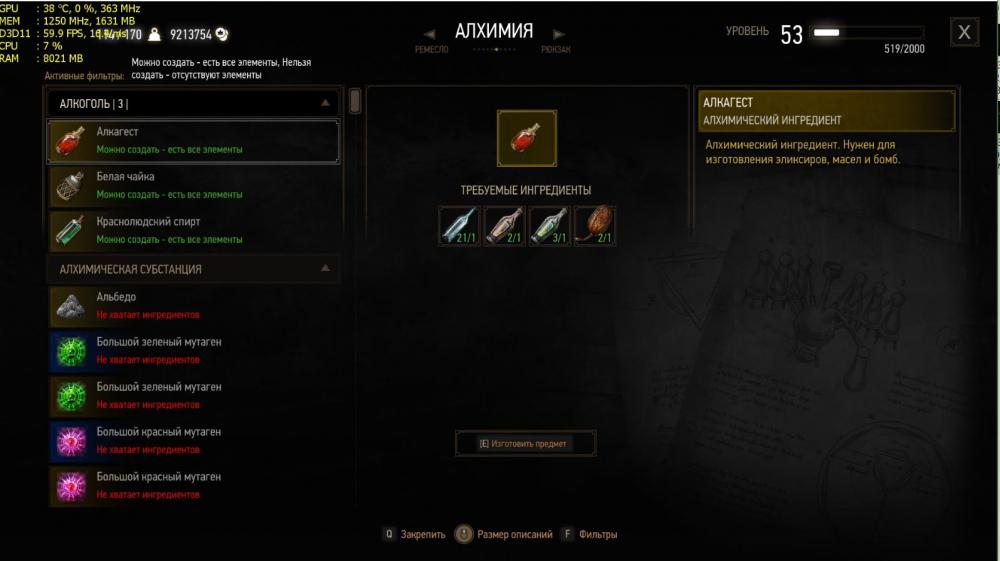Image resolution: width=1000 pixels, height=561 pixels.
Task: Switch to the Рюкзак tab
Action: click(x=556, y=49)
